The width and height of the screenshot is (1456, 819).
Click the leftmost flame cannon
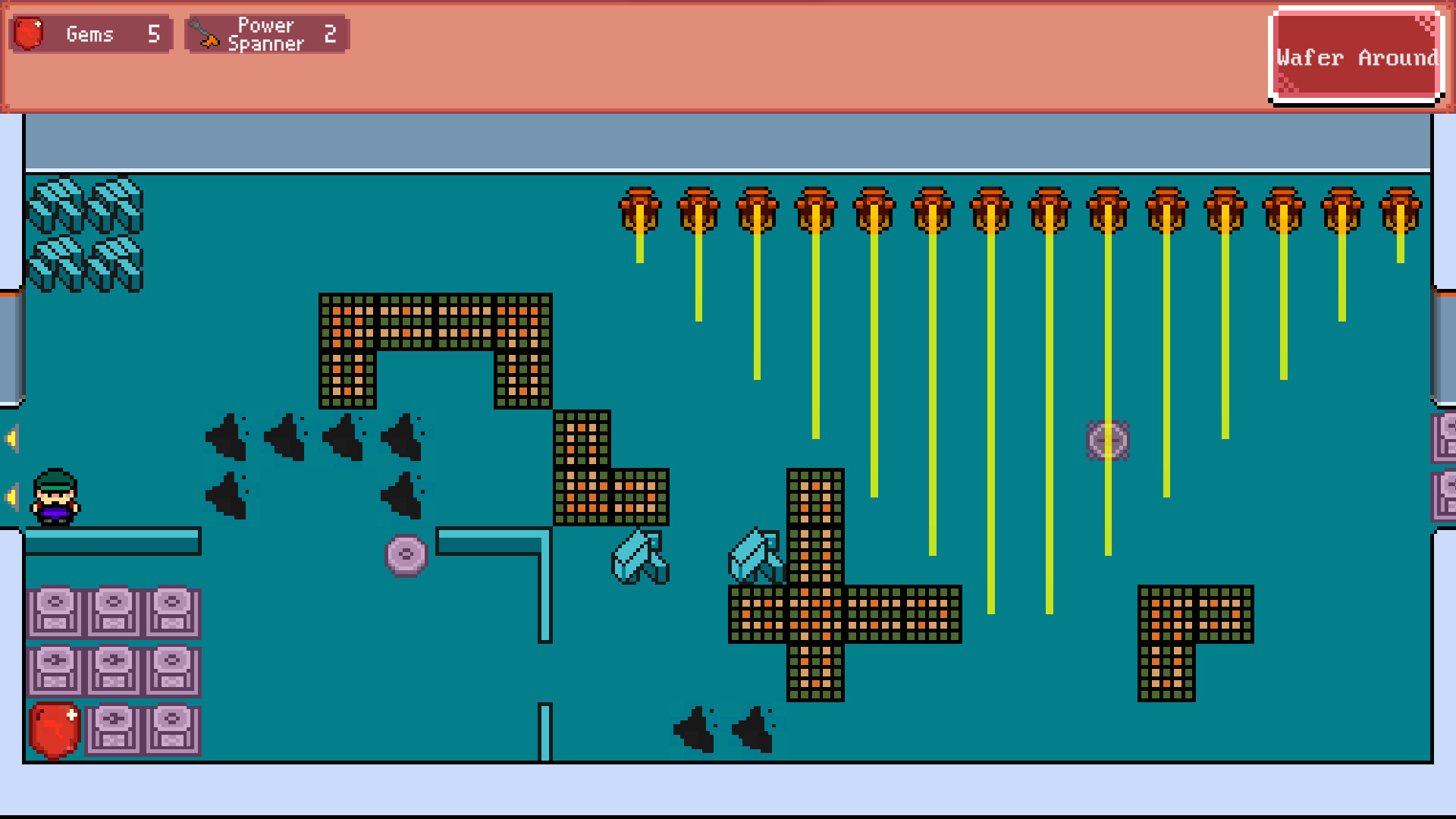(641, 211)
